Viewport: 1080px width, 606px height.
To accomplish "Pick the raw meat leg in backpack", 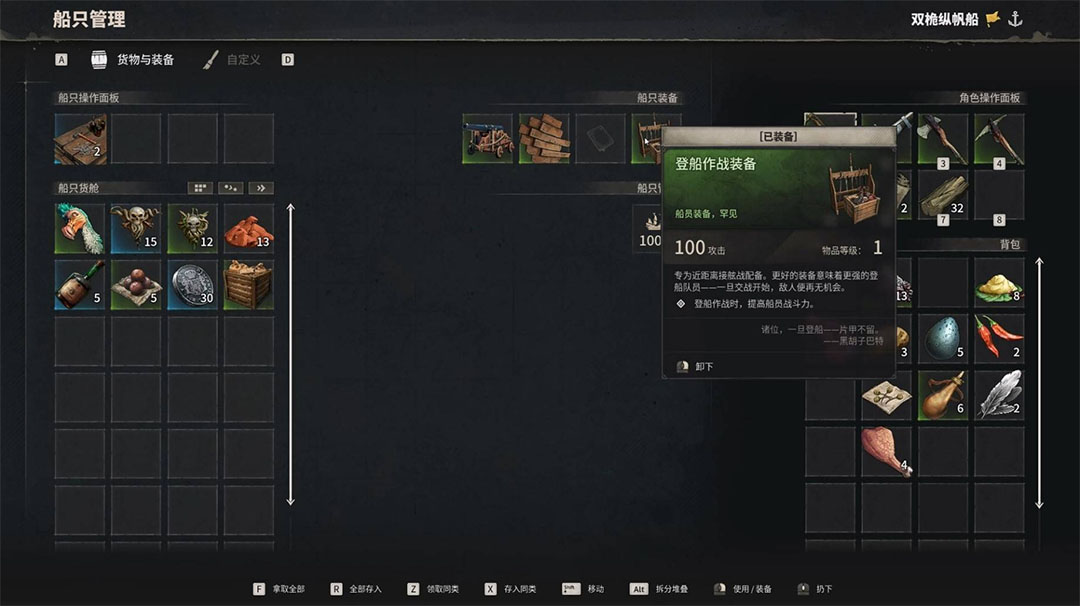I will 886,451.
